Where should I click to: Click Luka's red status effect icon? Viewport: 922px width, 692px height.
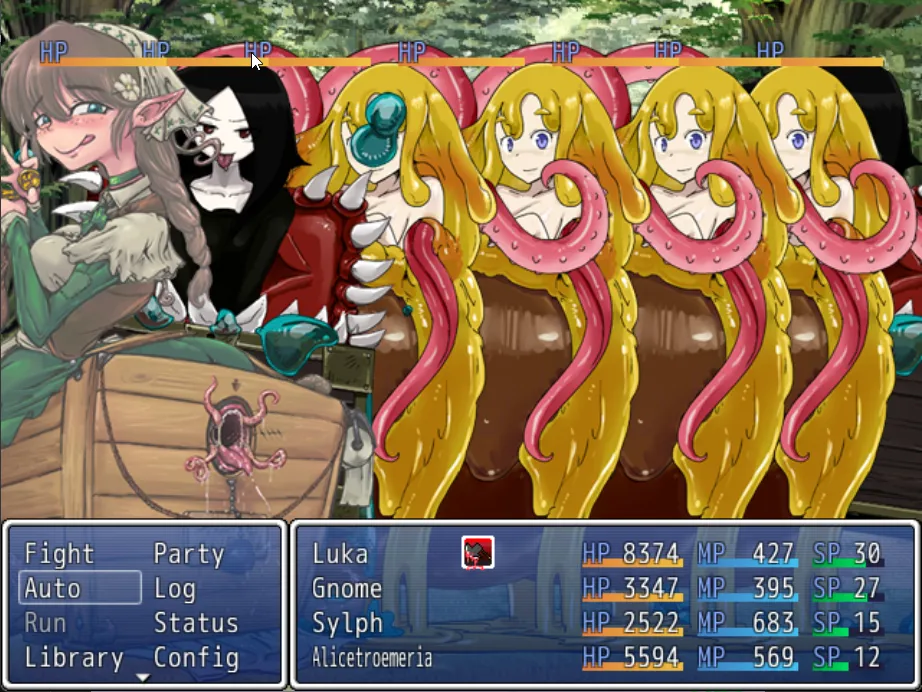click(x=477, y=552)
